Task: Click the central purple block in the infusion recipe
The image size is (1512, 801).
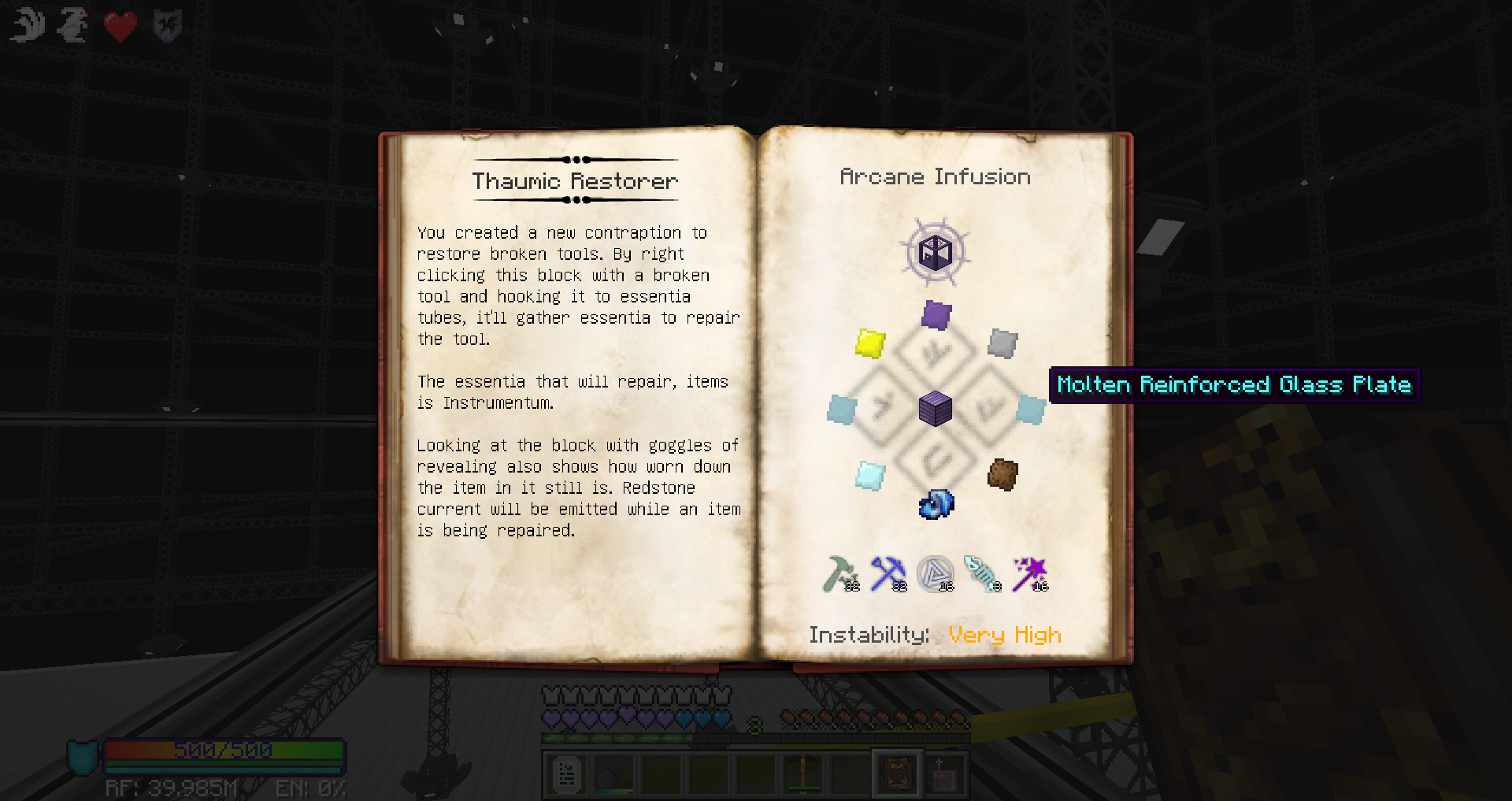Action: point(936,409)
